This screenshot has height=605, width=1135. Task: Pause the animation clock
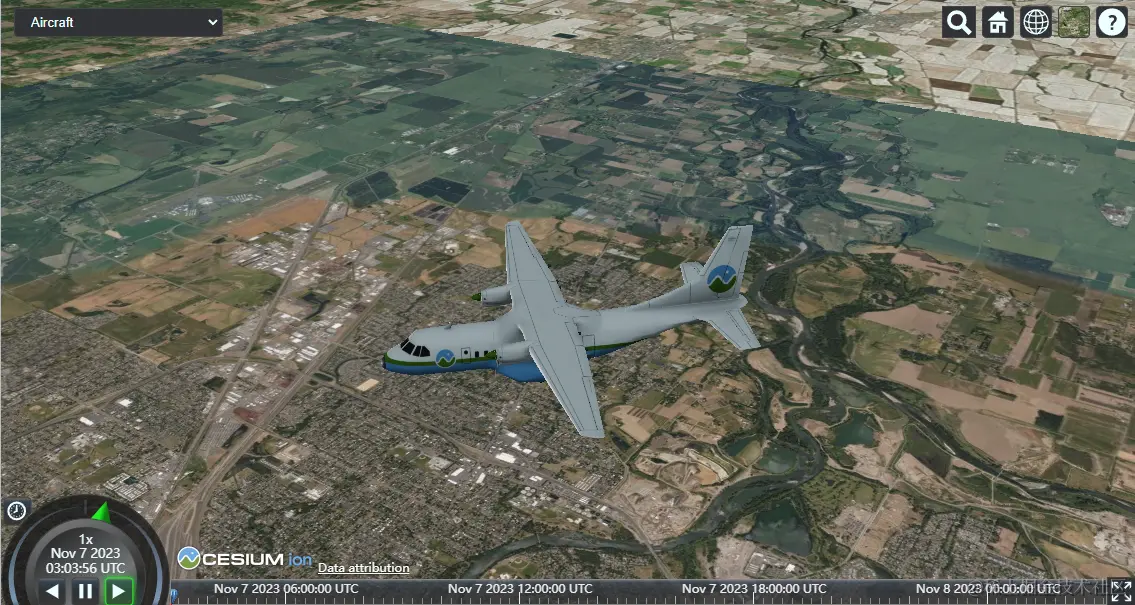[x=85, y=591]
